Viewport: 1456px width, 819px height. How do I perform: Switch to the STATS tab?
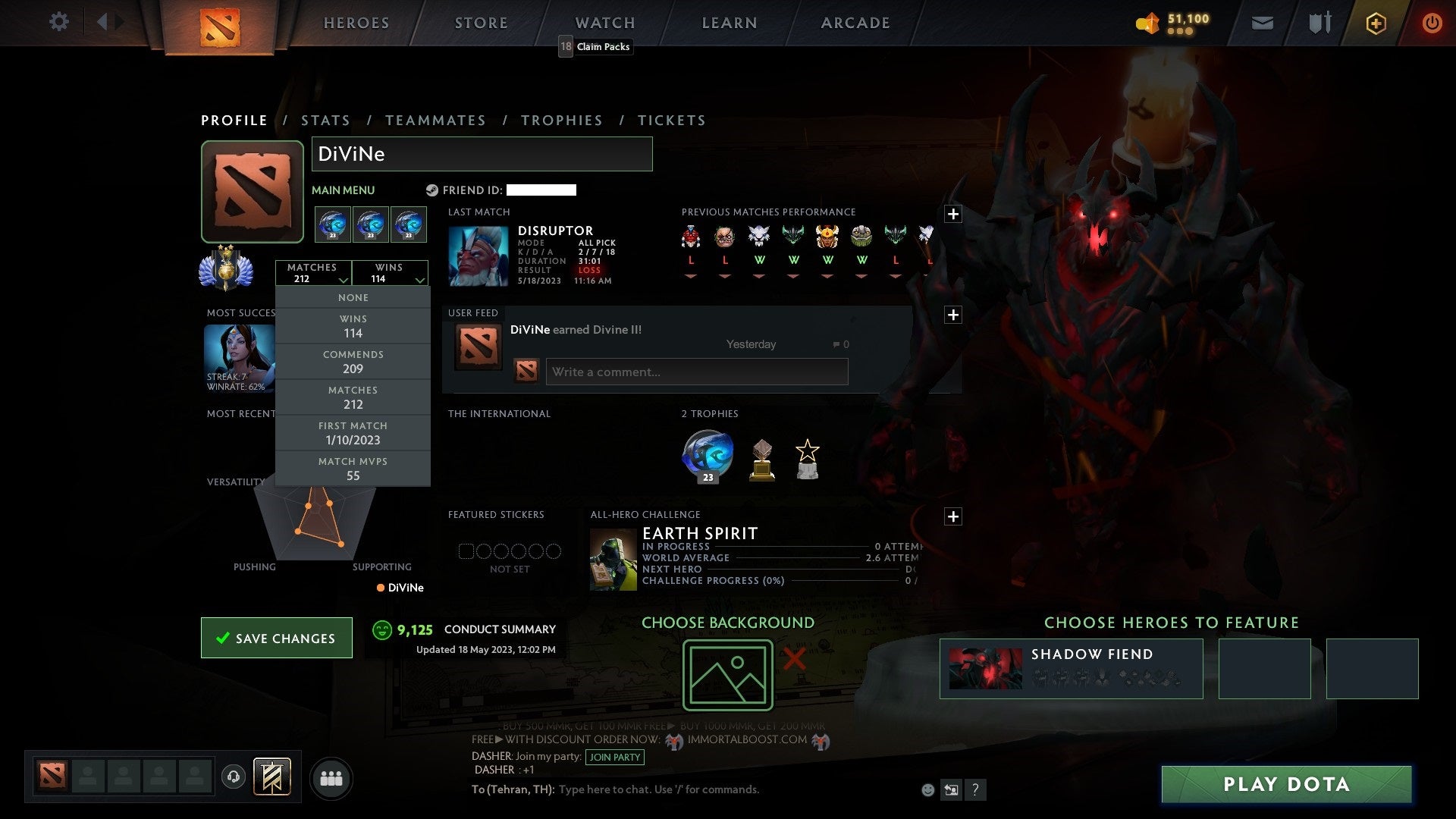point(325,120)
